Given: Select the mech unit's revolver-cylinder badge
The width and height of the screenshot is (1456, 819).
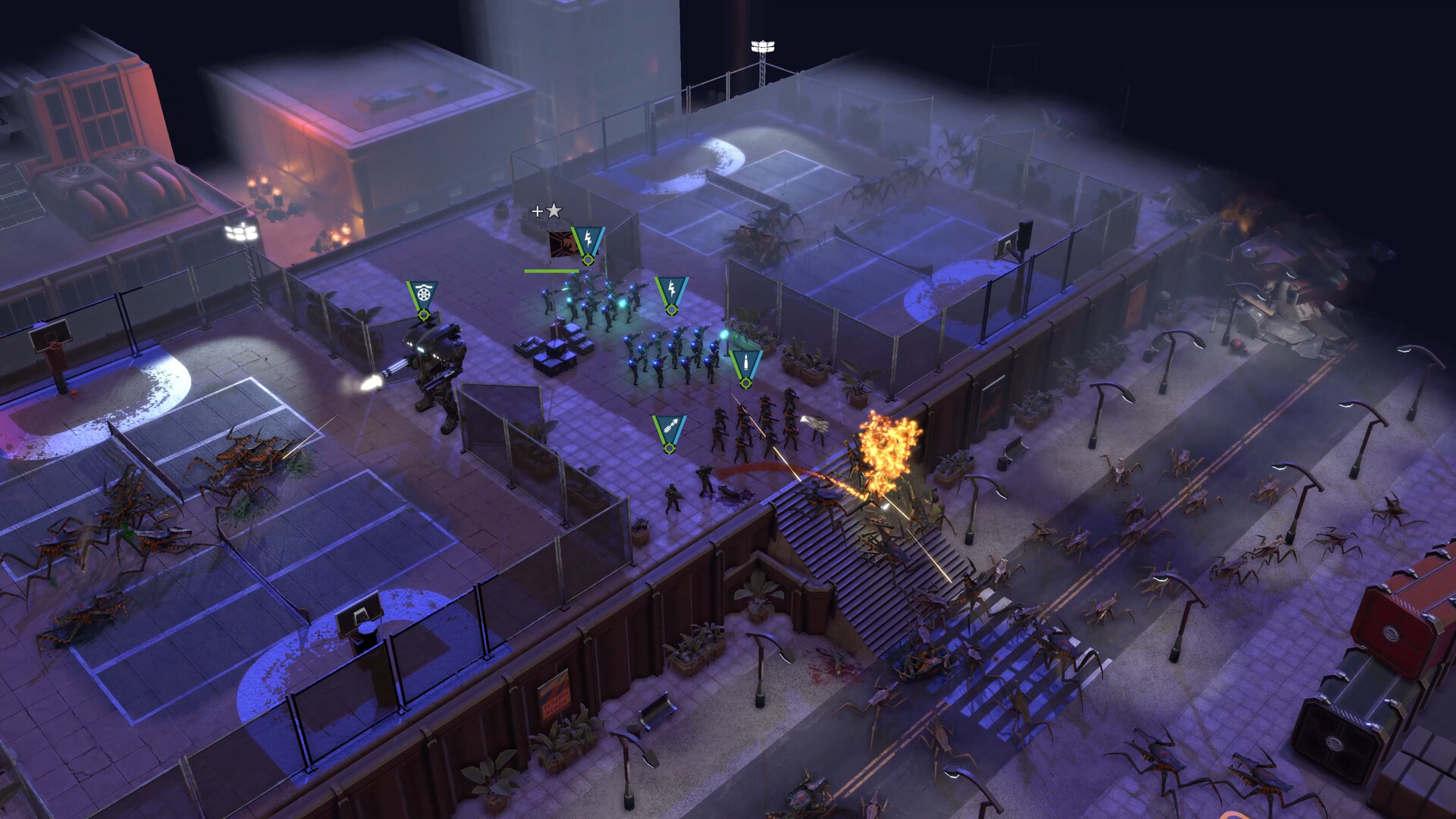Looking at the screenshot, I should [x=422, y=296].
